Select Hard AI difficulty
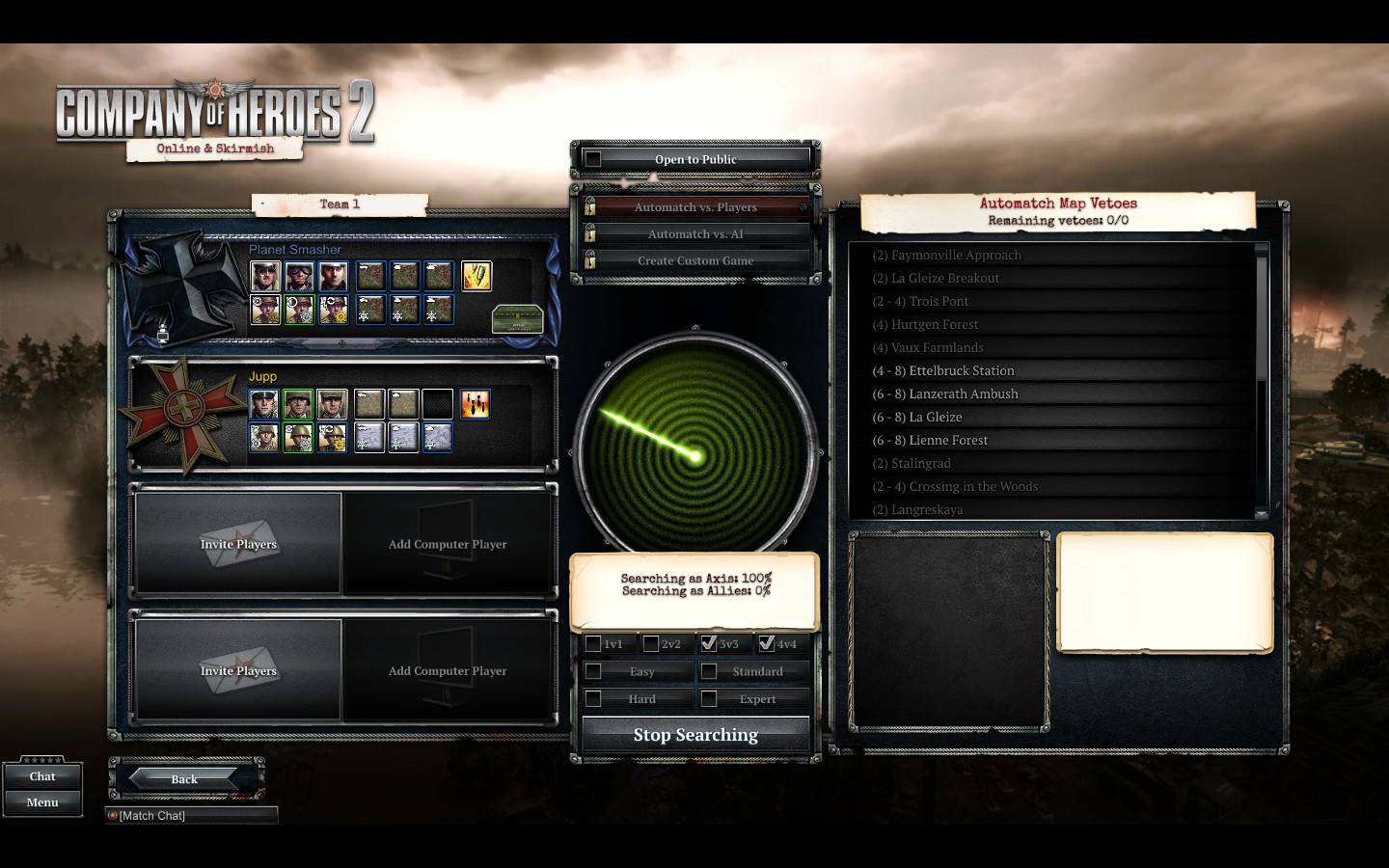The height and width of the screenshot is (868, 1389). coord(593,698)
